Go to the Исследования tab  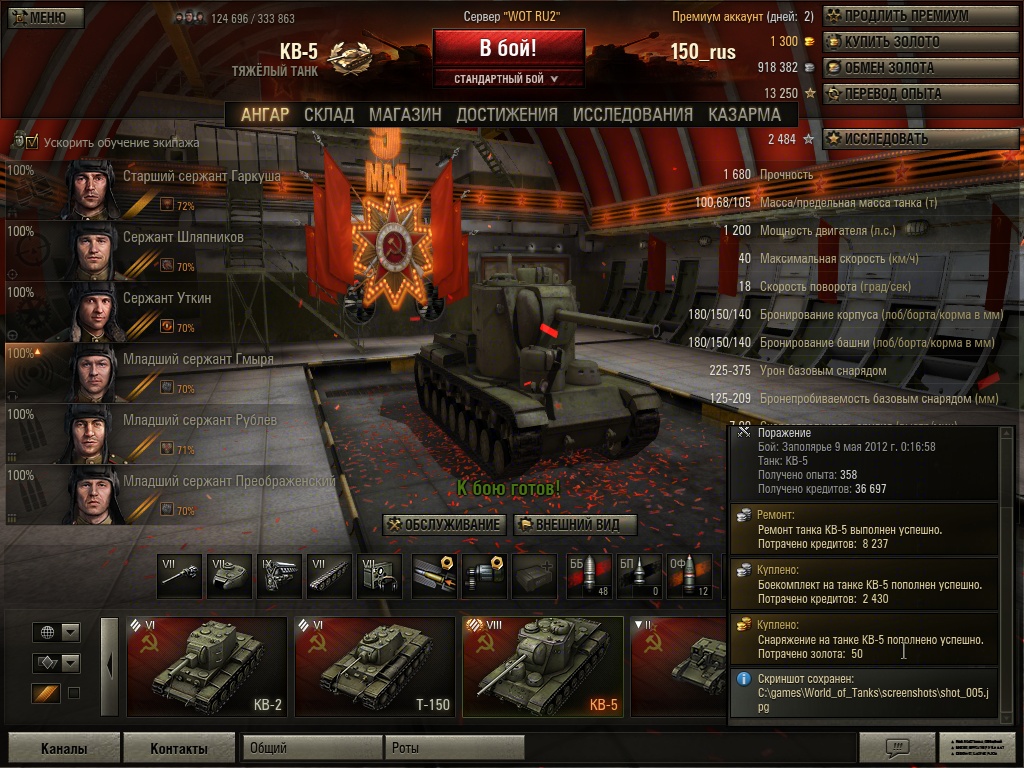(x=632, y=115)
